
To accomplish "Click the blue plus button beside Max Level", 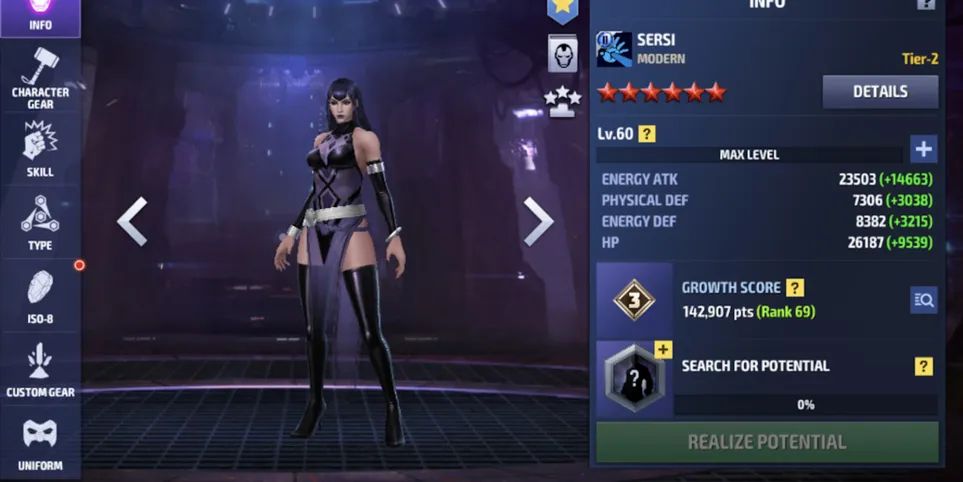I will click(x=923, y=150).
